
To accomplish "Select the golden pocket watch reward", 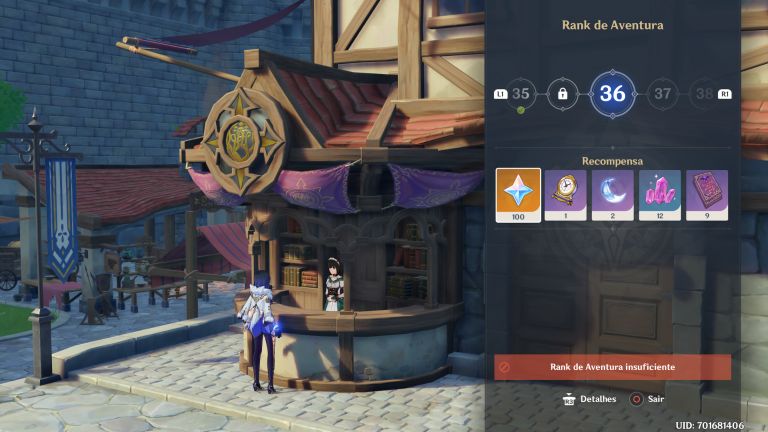I will 565,194.
